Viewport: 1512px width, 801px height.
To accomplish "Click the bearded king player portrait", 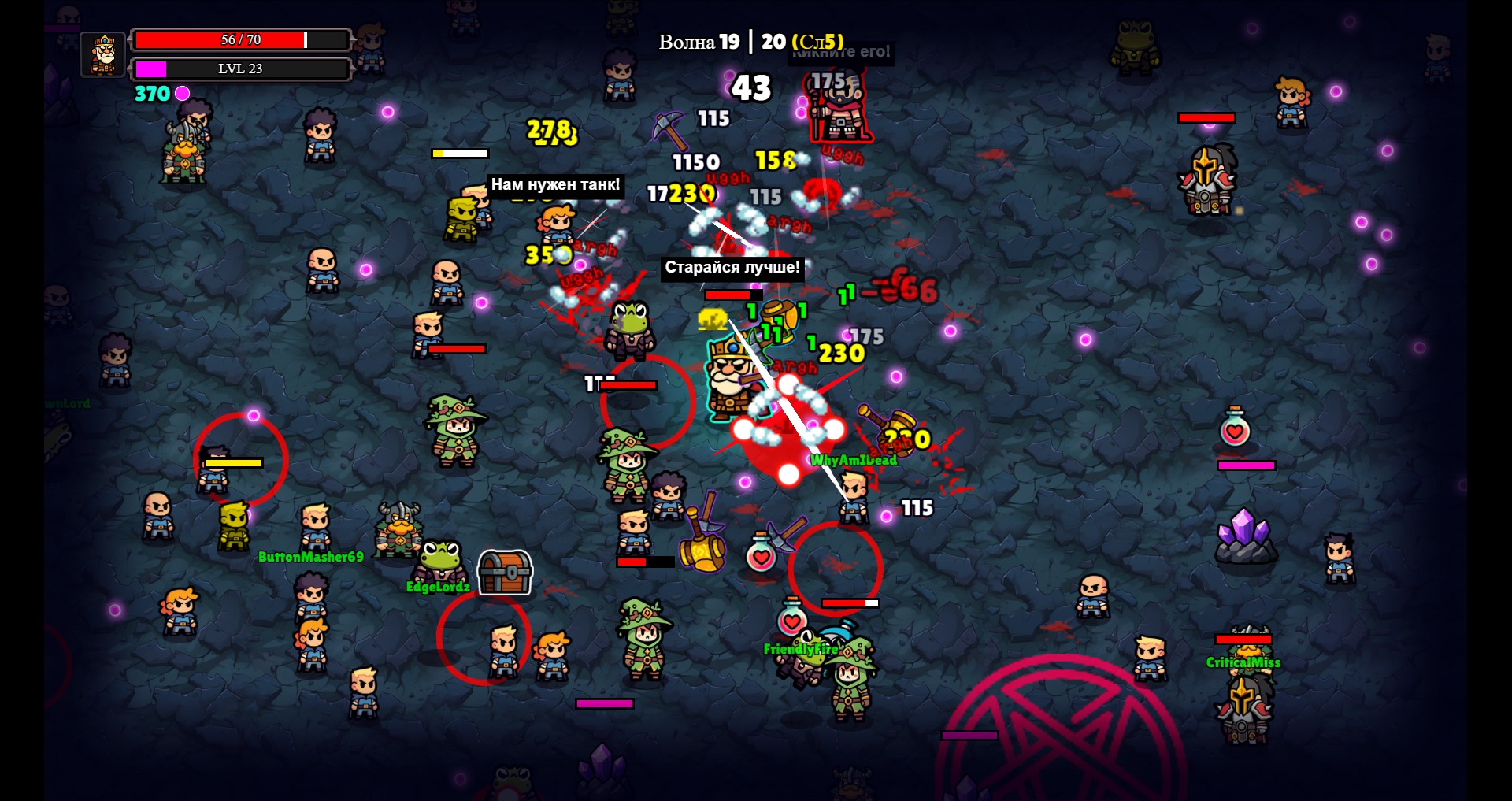I will [x=103, y=54].
